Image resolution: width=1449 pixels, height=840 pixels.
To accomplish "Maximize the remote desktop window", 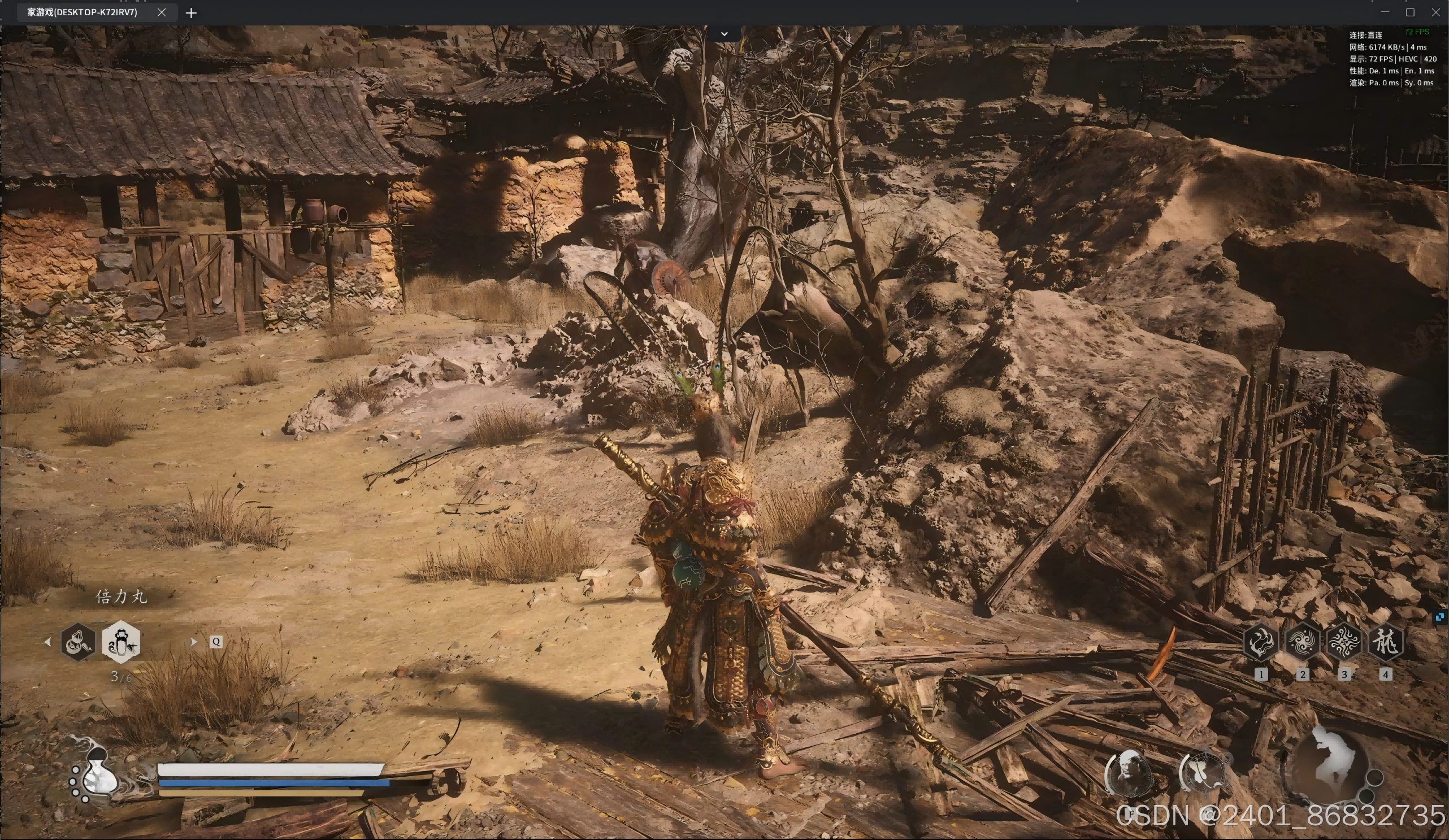I will (x=1410, y=12).
